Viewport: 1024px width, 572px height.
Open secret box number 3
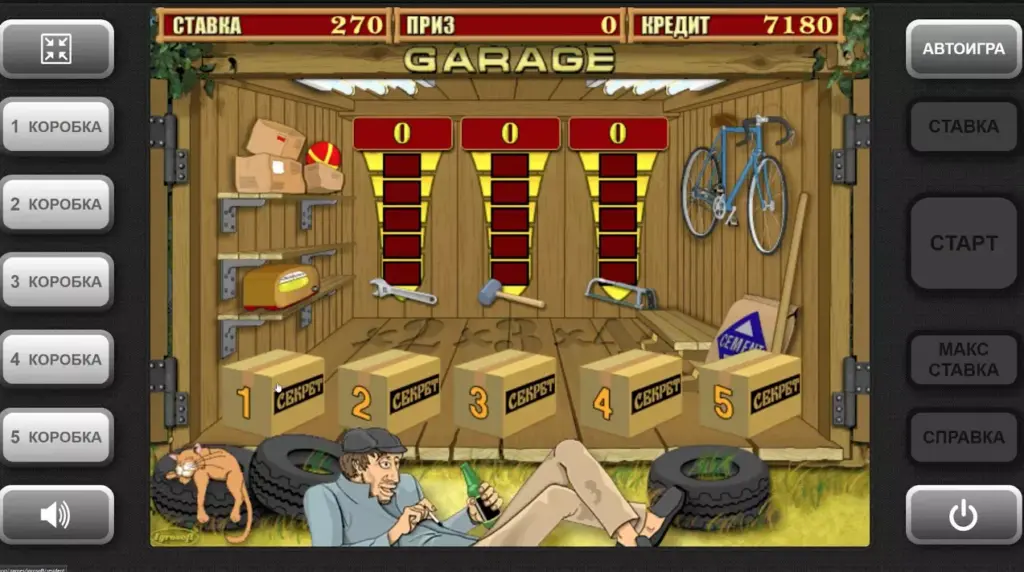tap(506, 393)
